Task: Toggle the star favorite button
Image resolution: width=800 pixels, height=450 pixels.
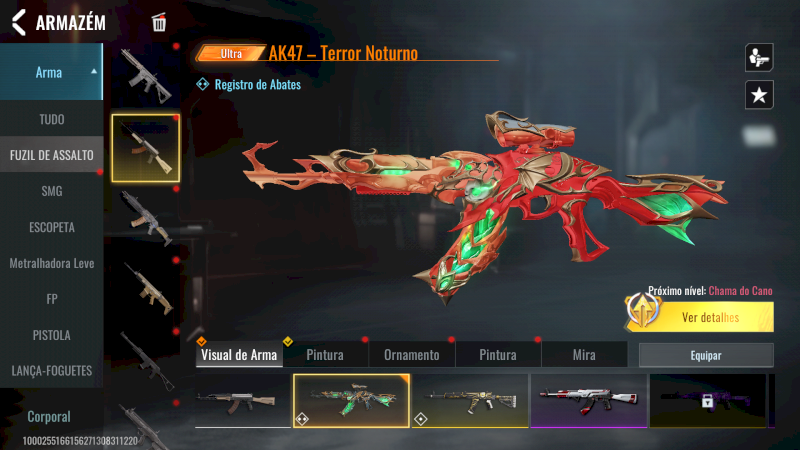Action: [x=759, y=95]
